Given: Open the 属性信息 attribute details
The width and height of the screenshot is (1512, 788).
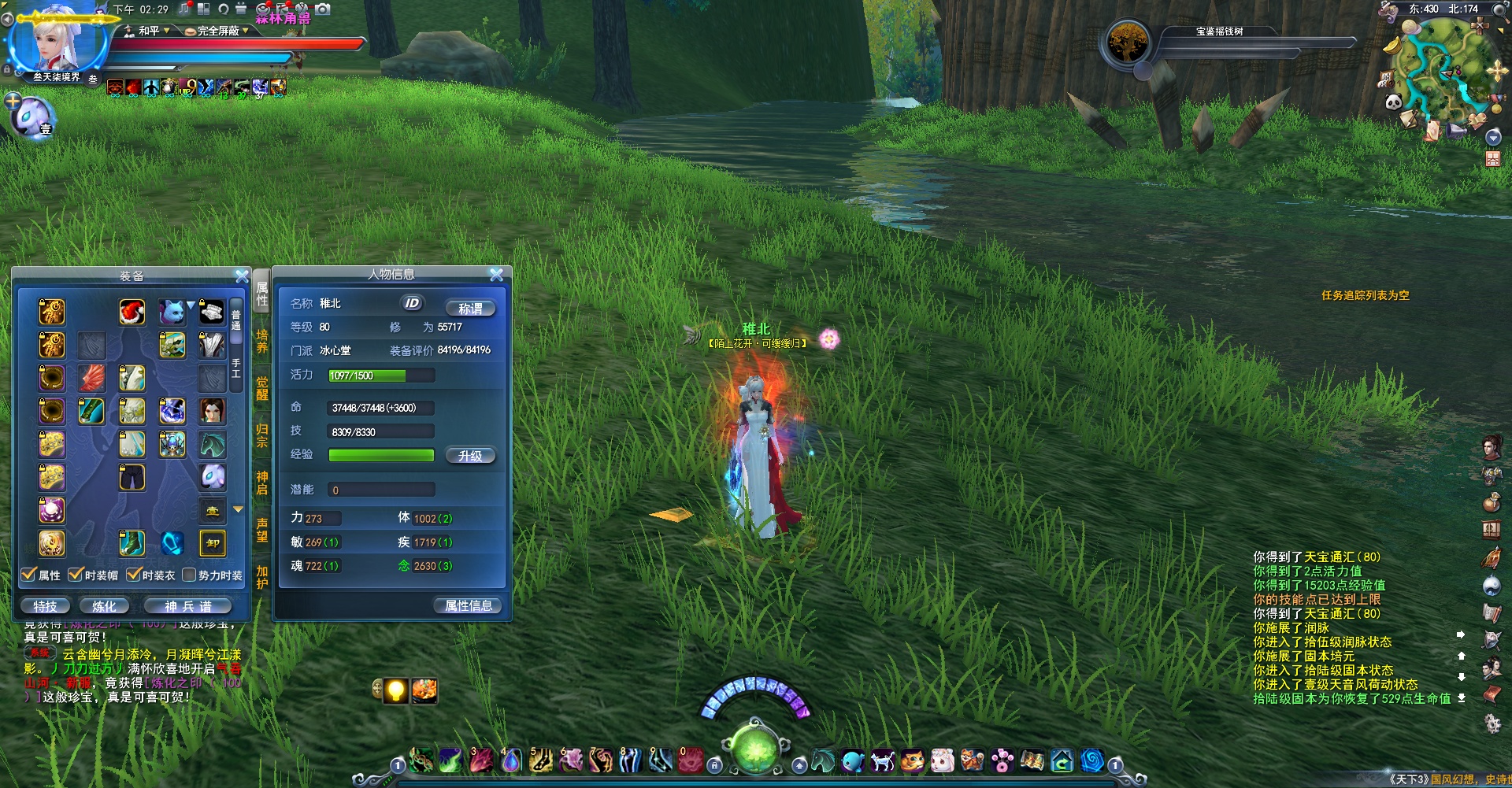Looking at the screenshot, I should coord(469,605).
